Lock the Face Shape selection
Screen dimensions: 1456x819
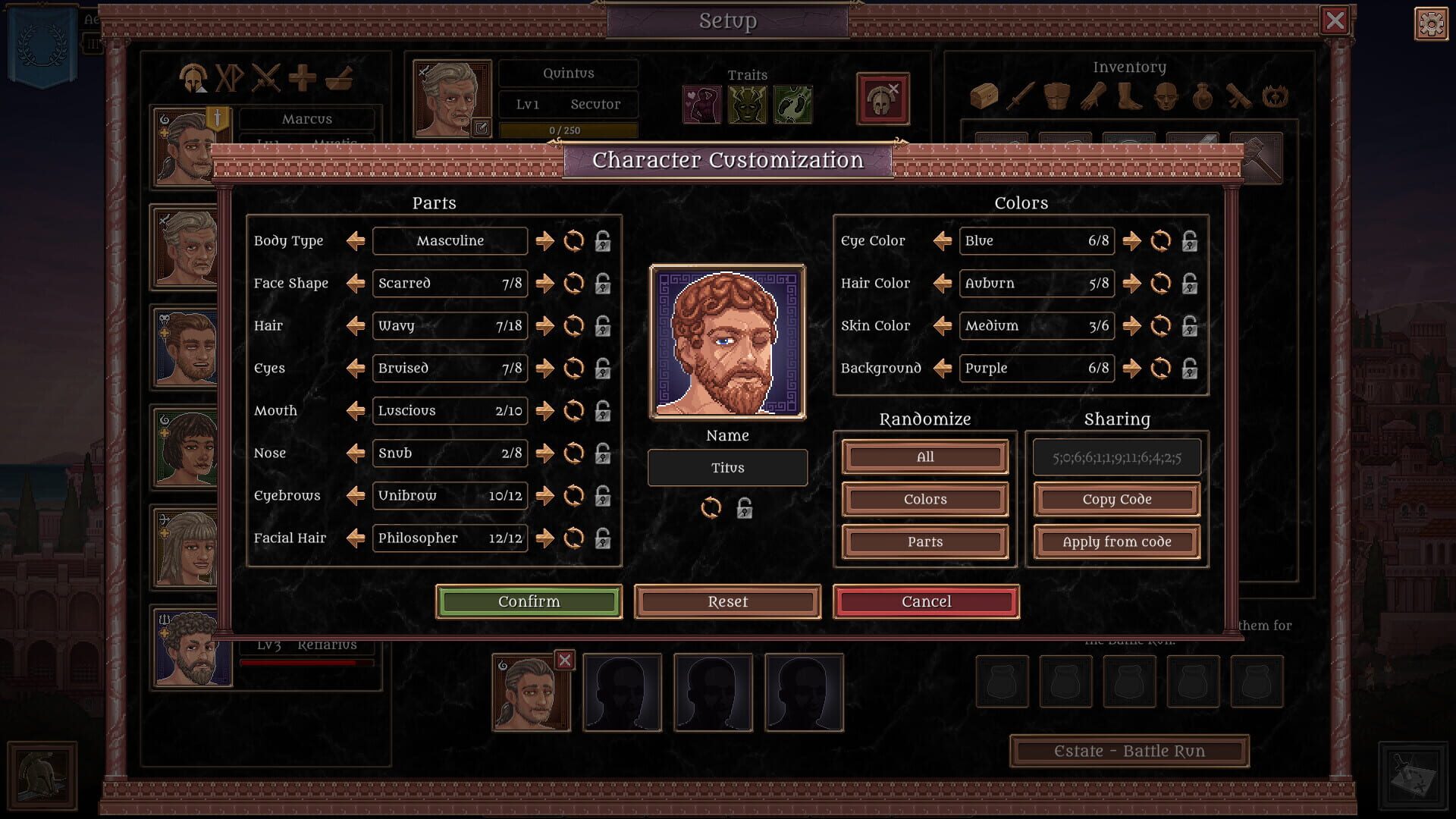click(x=601, y=284)
